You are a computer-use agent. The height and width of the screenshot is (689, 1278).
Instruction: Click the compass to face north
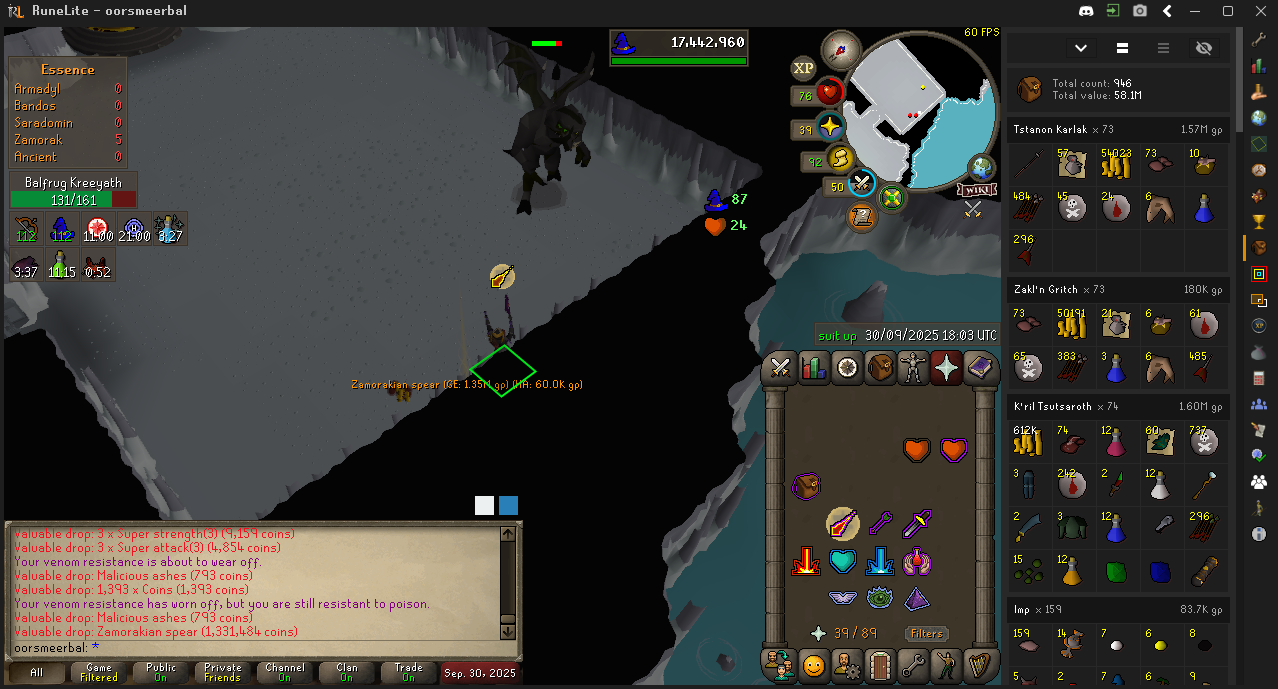(841, 49)
